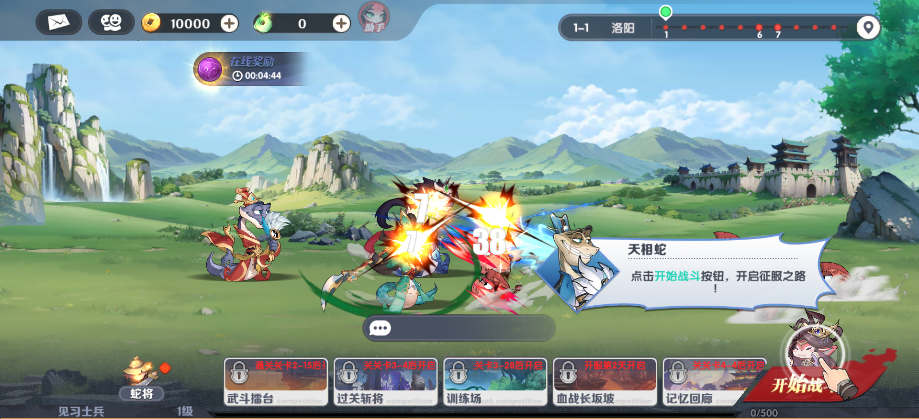
Task: Add green jade currency with plus button
Action: pos(341,22)
